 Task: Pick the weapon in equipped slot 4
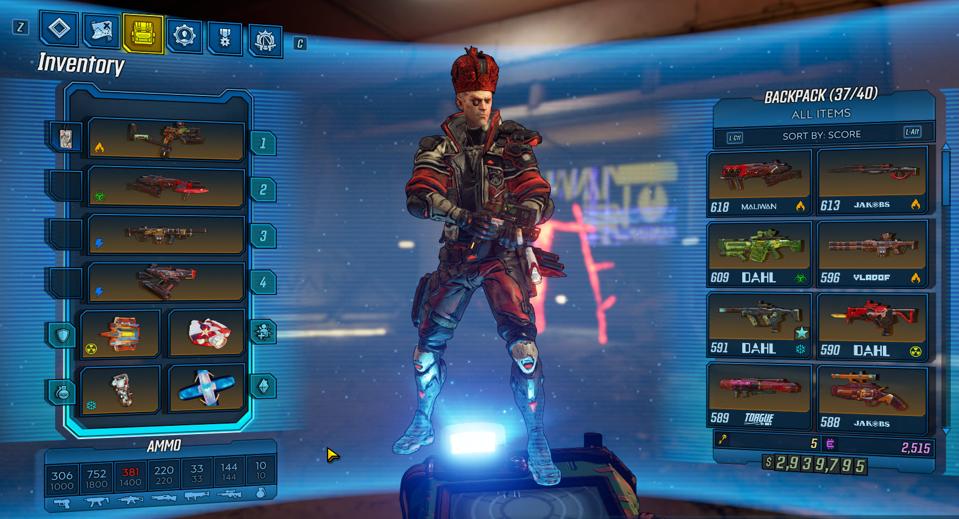166,282
